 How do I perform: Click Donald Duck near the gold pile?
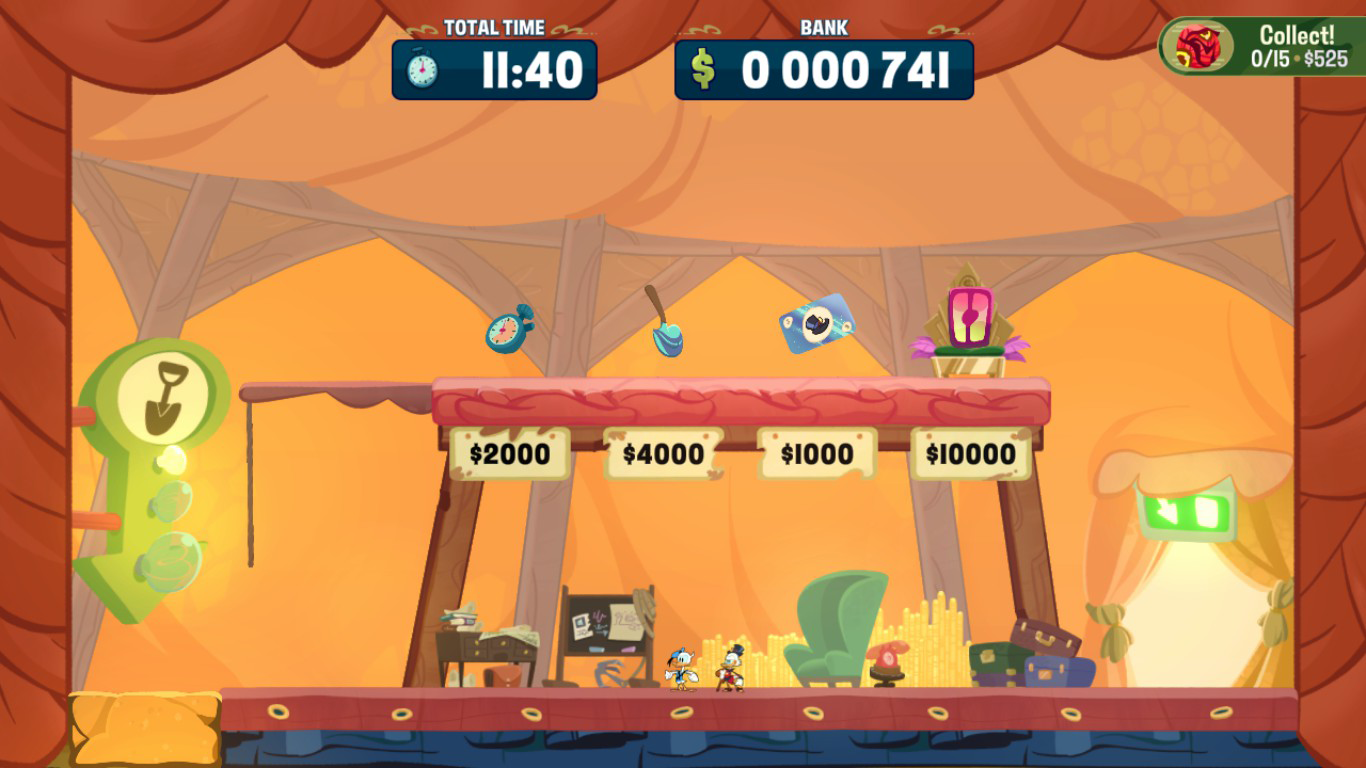[x=682, y=669]
